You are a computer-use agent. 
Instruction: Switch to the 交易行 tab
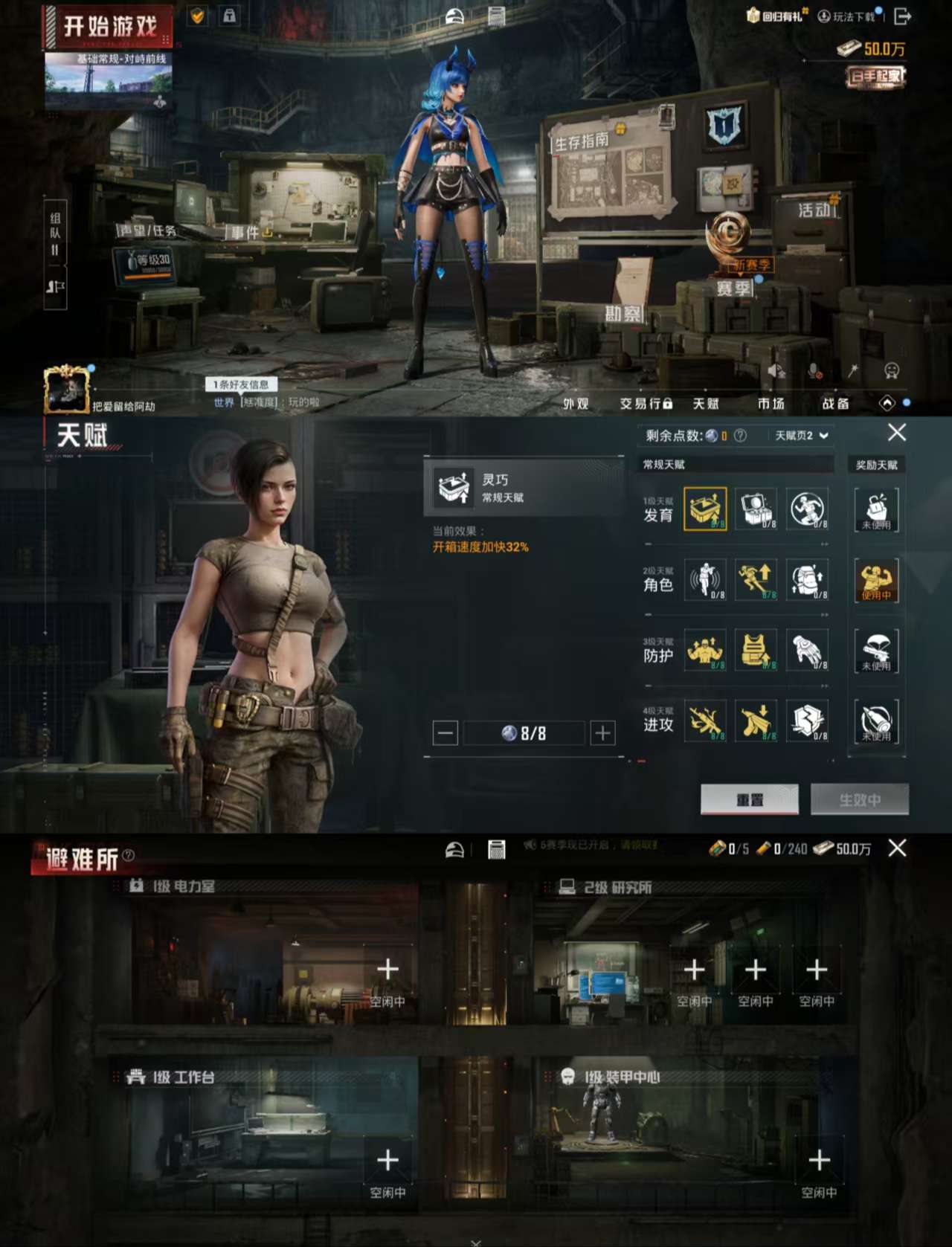645,404
